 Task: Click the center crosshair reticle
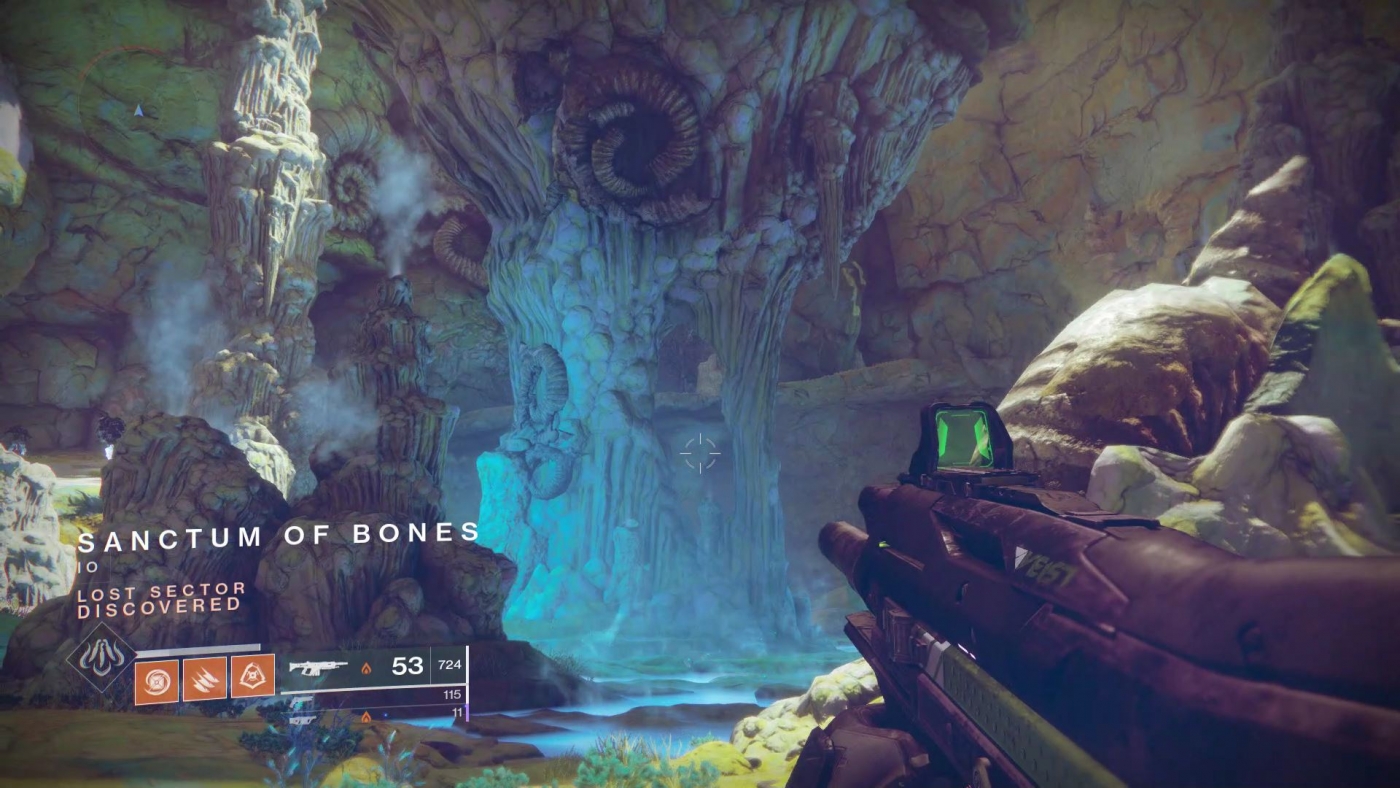pyautogui.click(x=701, y=452)
